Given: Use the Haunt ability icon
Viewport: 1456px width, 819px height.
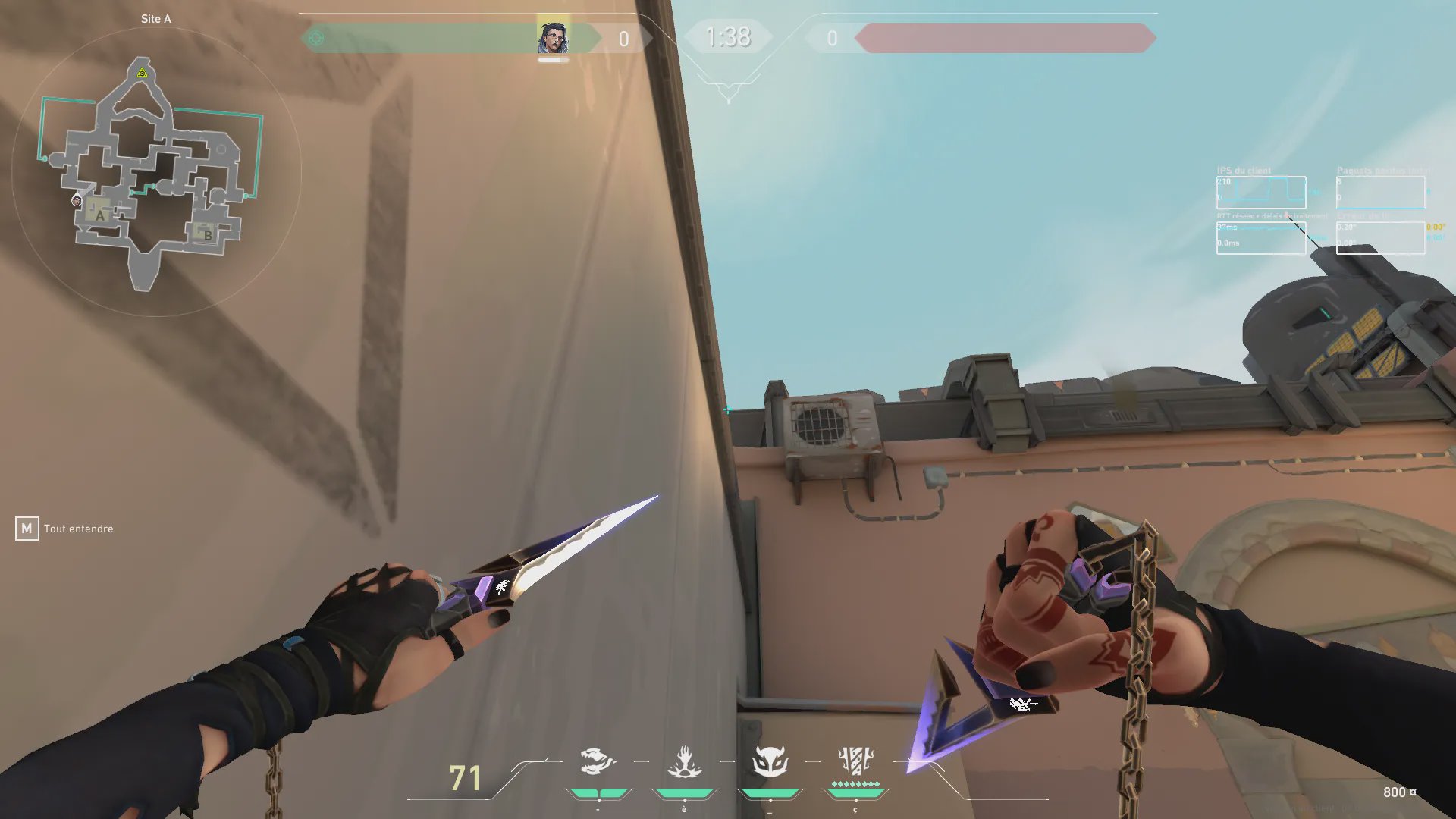Looking at the screenshot, I should 770,761.
